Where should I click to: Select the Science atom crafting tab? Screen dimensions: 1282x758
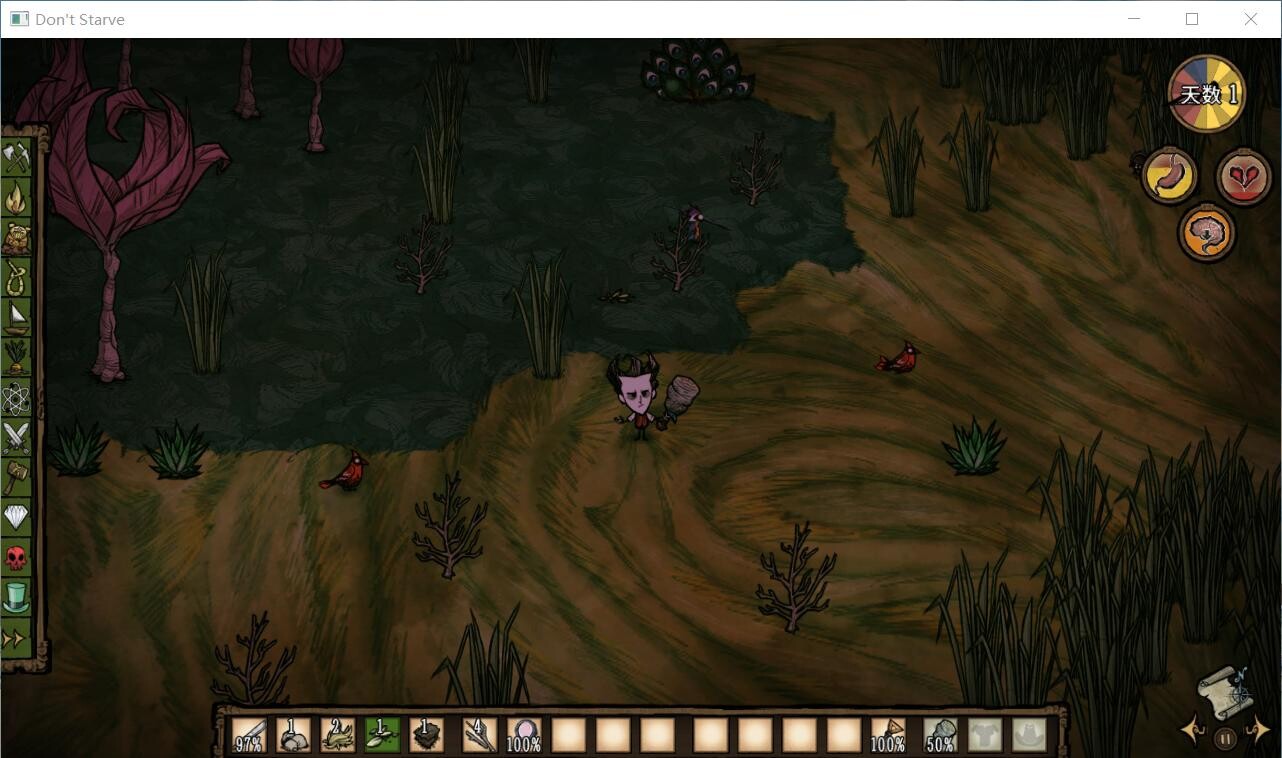pos(17,398)
